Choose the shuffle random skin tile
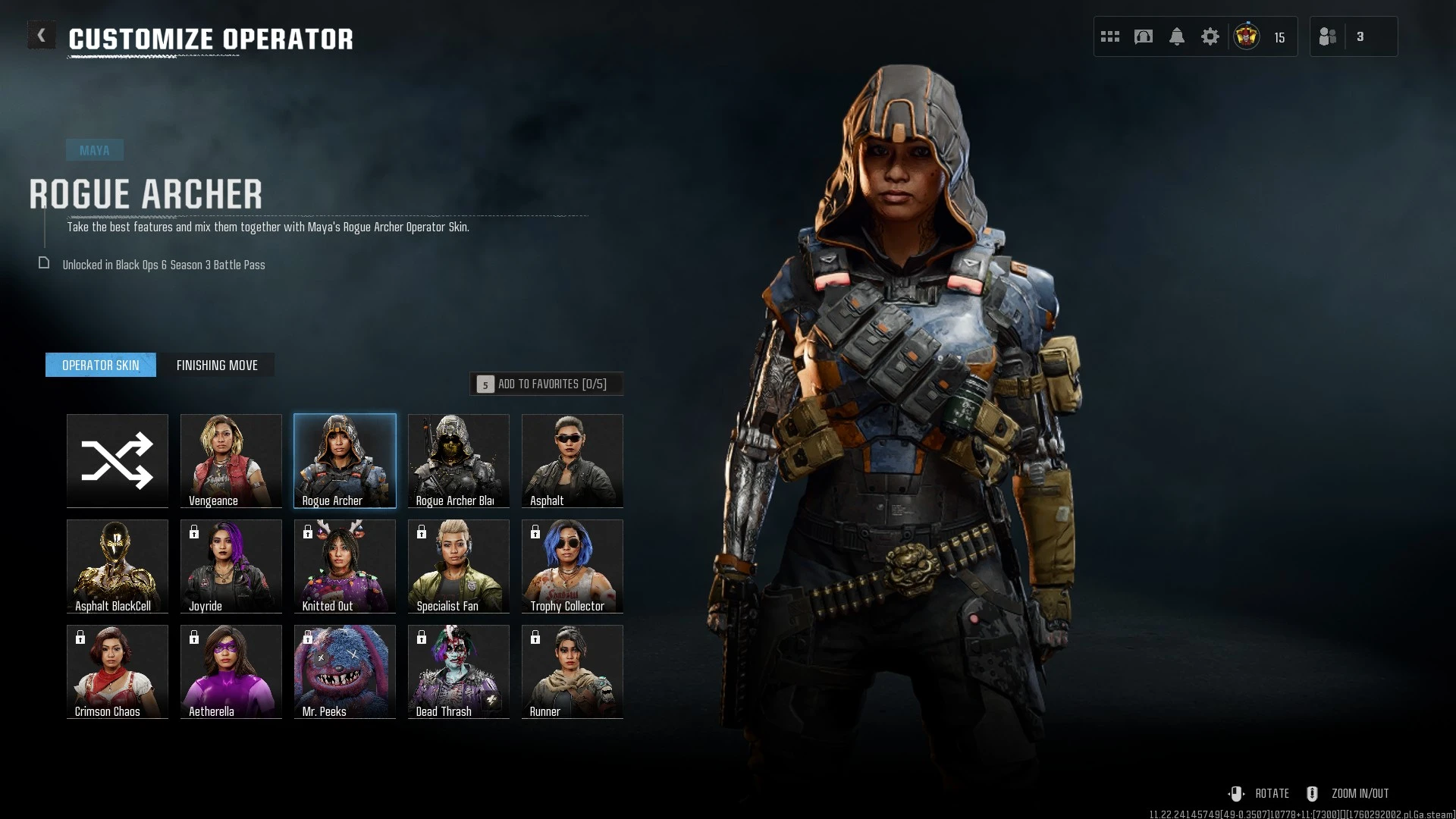This screenshot has width=1456, height=819. [x=118, y=460]
